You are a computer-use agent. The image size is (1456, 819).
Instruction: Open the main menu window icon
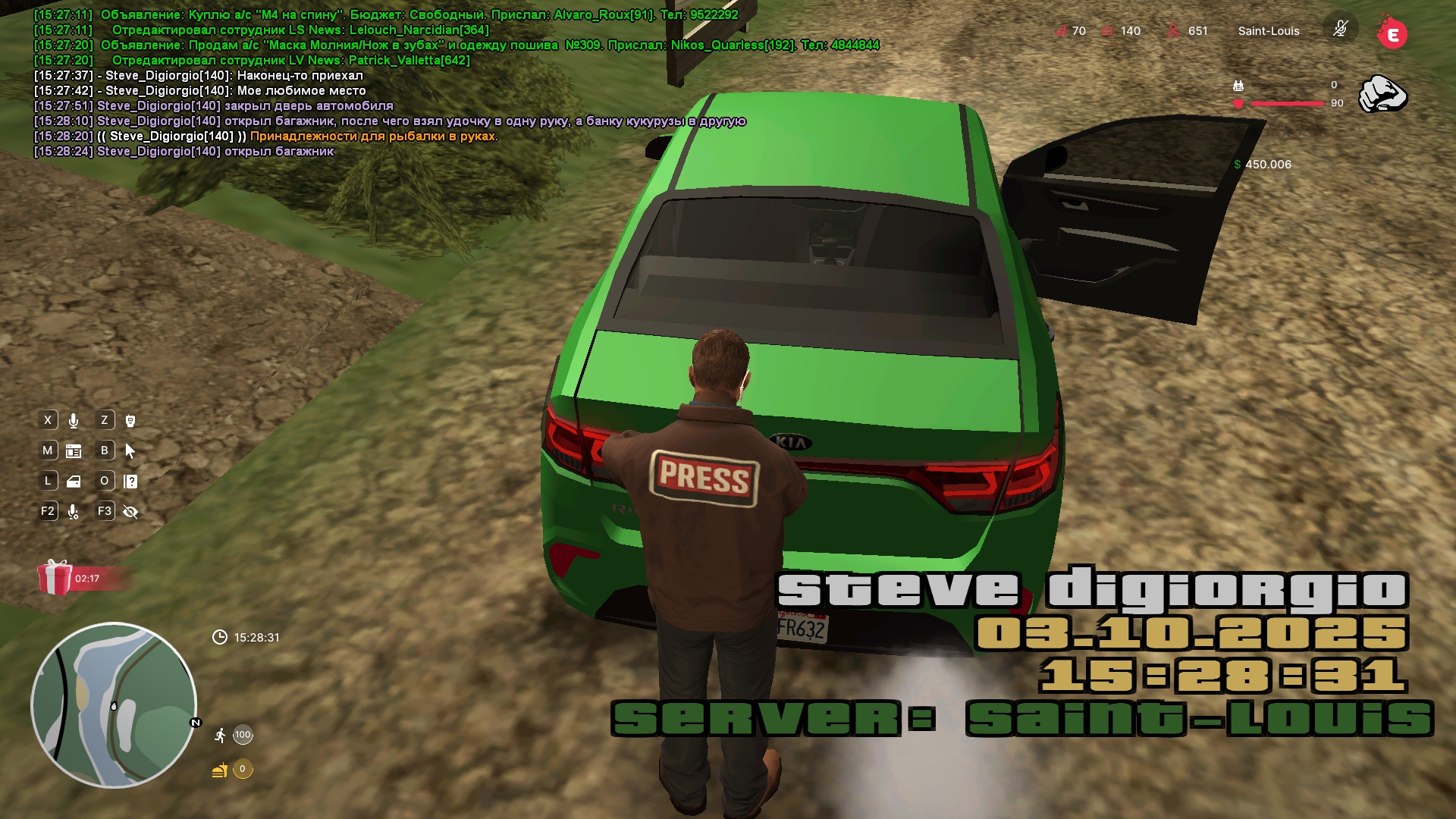(x=74, y=451)
